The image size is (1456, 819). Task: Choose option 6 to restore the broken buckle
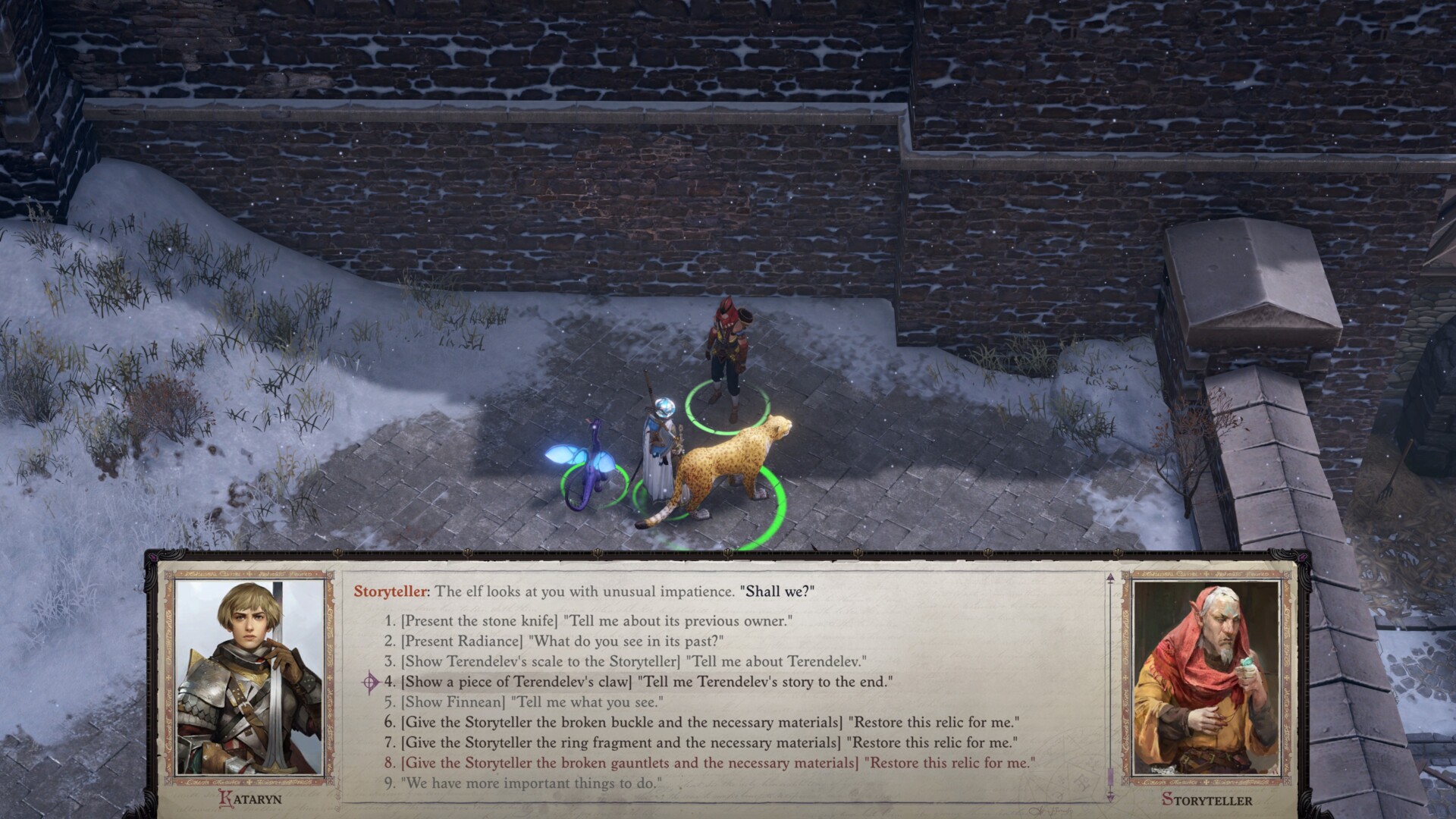(x=701, y=723)
